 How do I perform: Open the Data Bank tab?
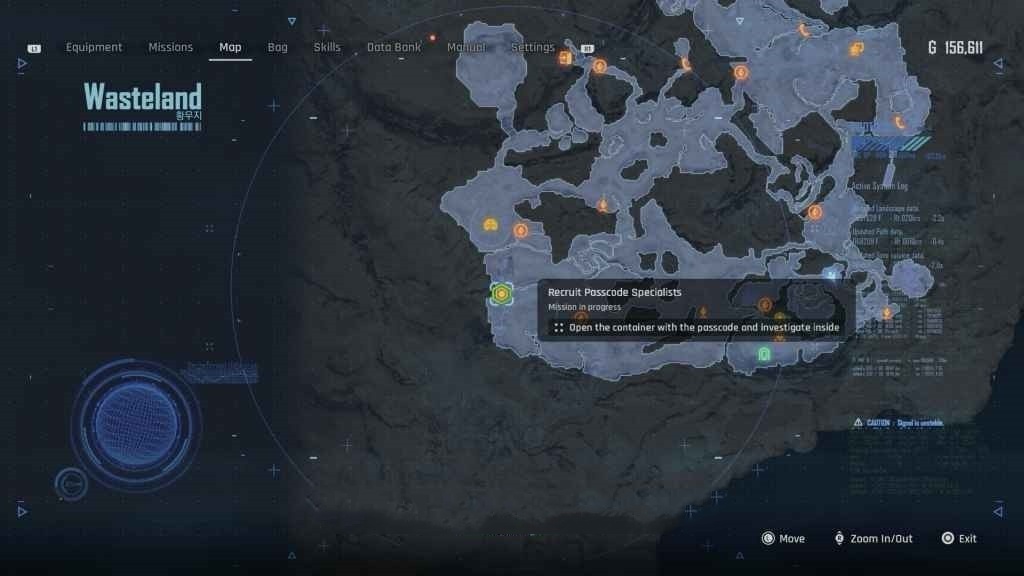click(x=393, y=47)
